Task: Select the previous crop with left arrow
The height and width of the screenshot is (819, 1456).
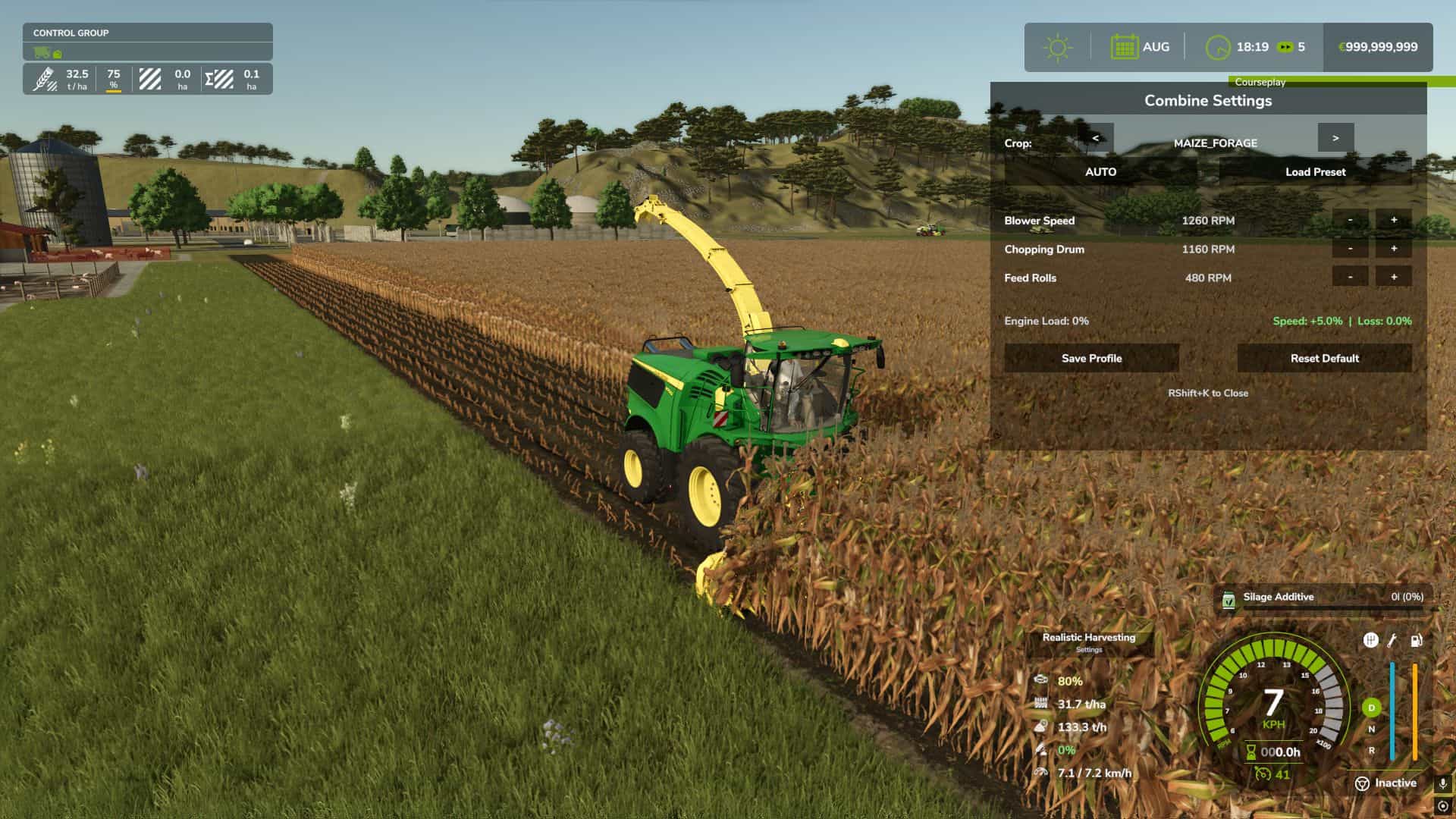Action: click(1096, 138)
